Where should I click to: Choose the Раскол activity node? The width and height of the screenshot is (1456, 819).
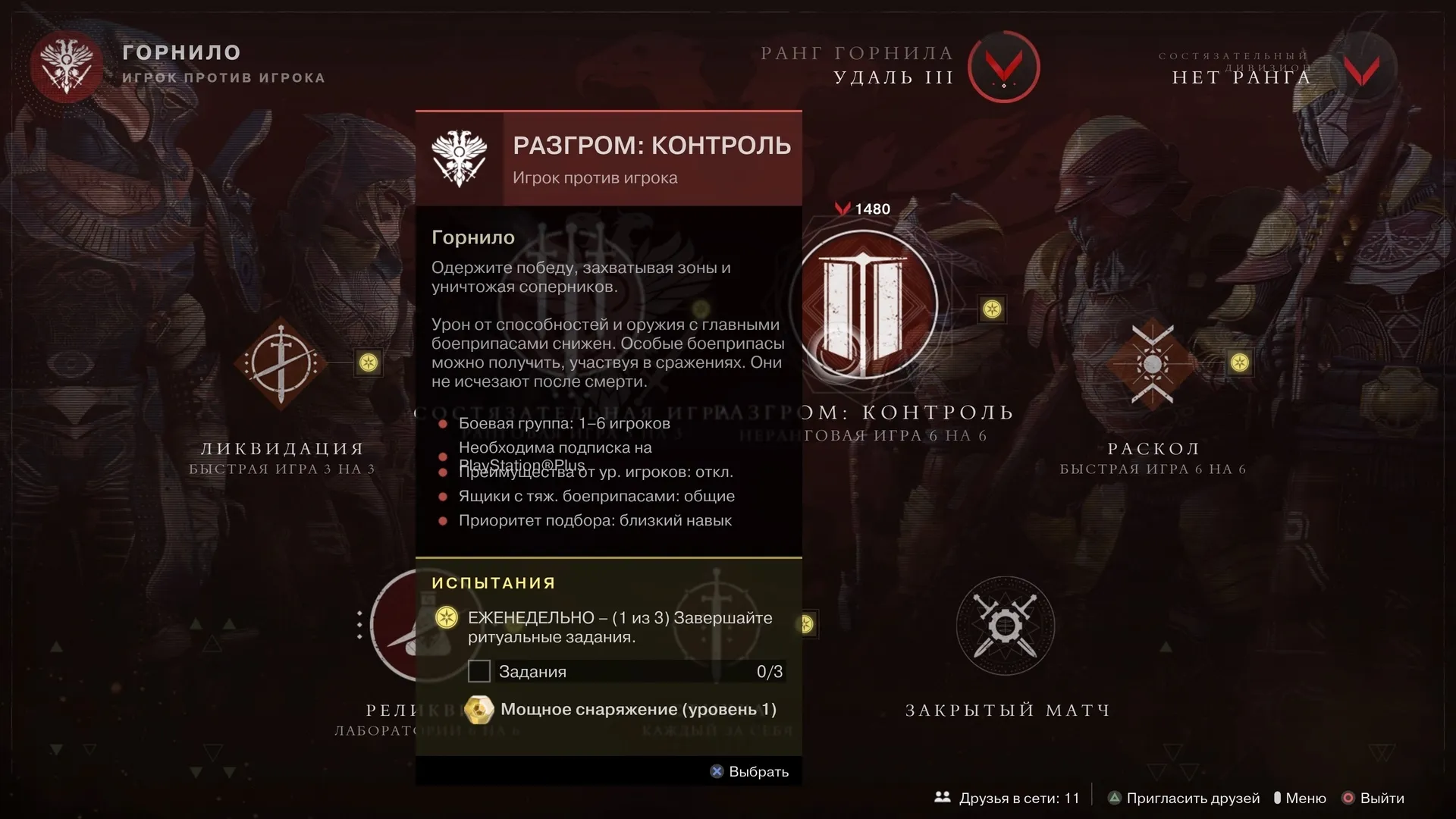click(1152, 364)
